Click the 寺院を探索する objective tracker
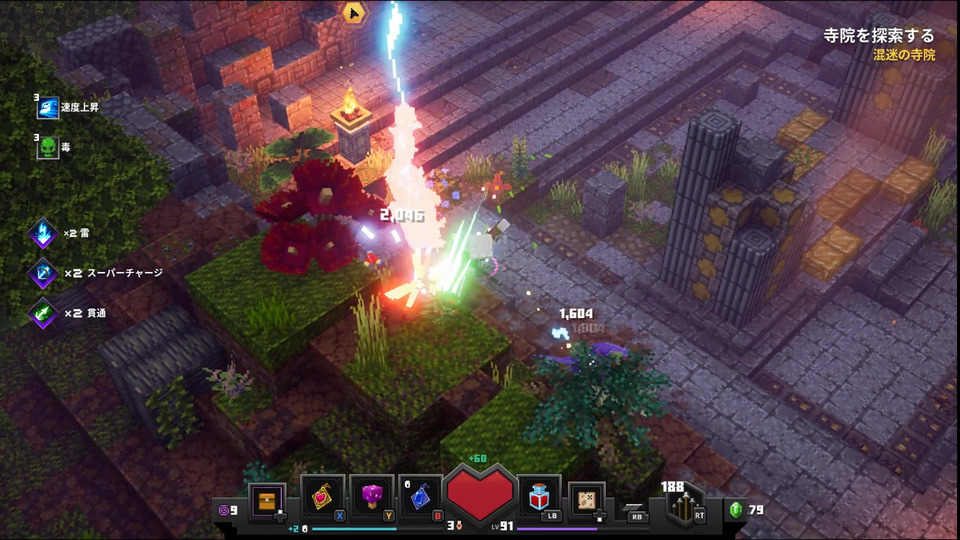This screenshot has height=540, width=960. (x=880, y=36)
